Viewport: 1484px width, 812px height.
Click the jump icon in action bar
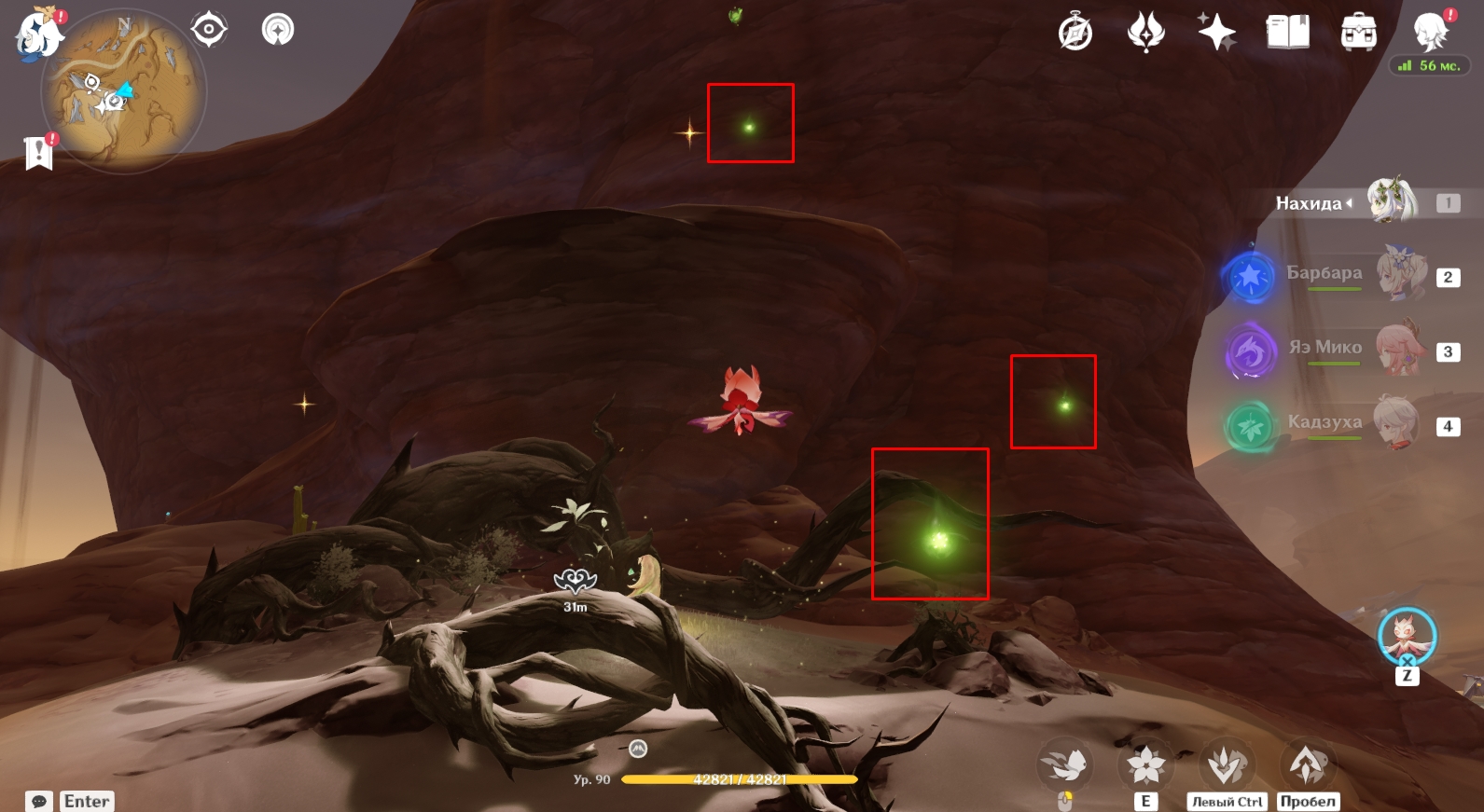click(1307, 766)
